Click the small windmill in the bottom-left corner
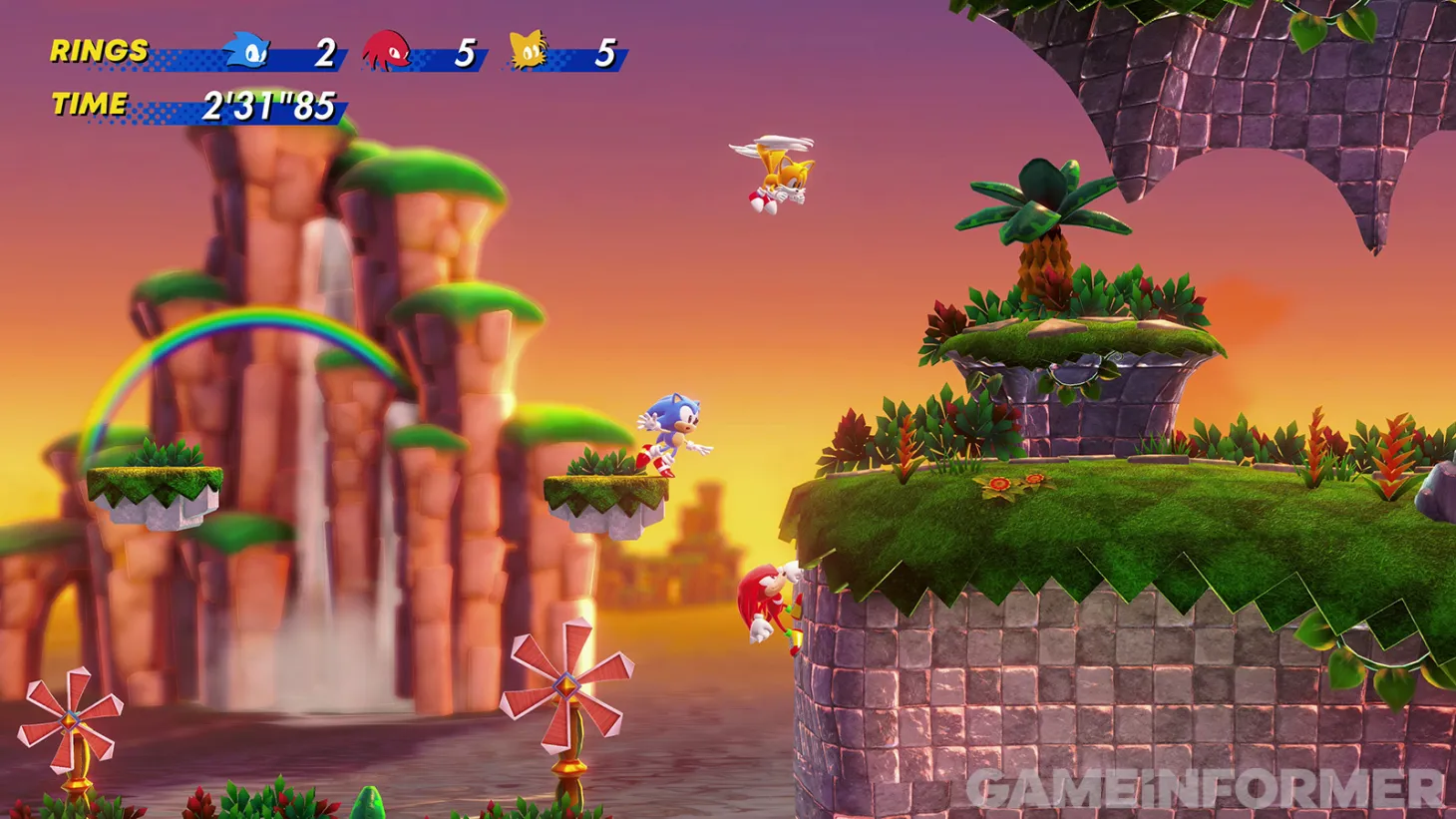Image resolution: width=1456 pixels, height=819 pixels. (x=72, y=723)
